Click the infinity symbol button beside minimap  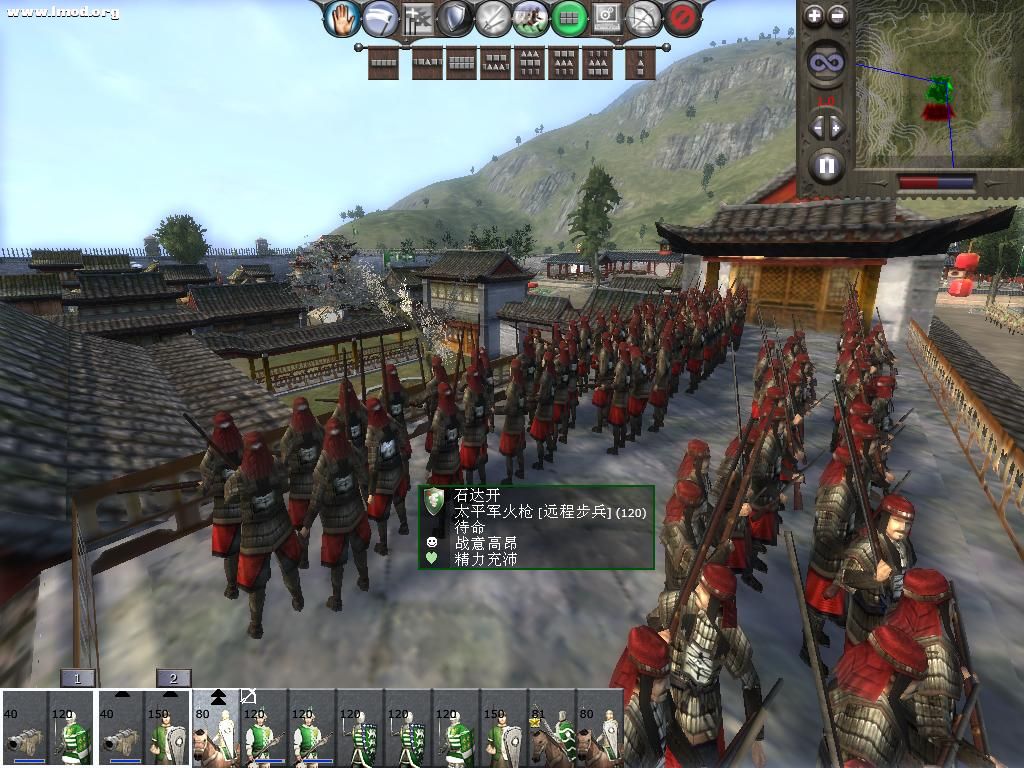pyautogui.click(x=826, y=62)
